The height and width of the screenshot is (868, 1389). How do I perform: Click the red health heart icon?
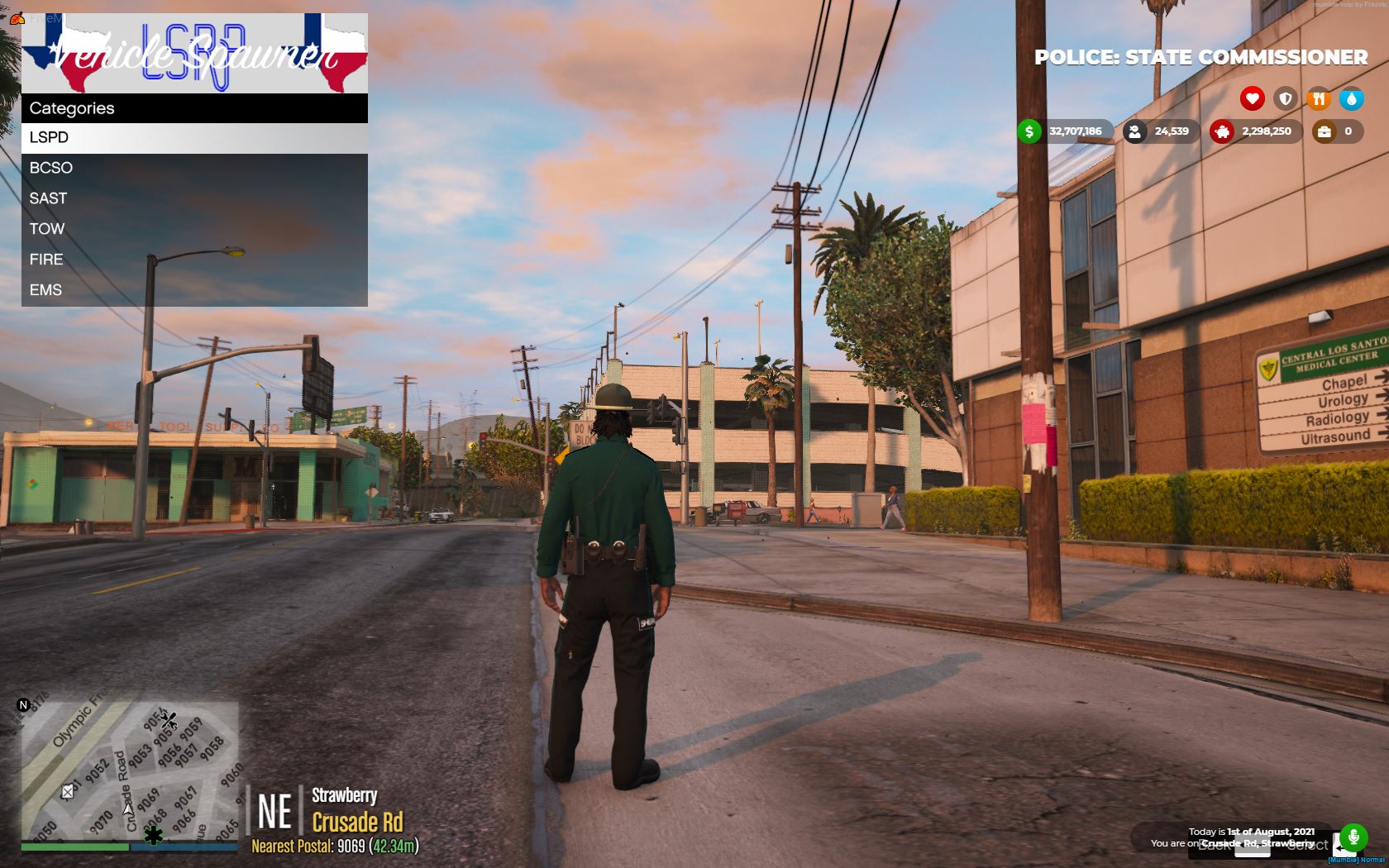pyautogui.click(x=1251, y=98)
